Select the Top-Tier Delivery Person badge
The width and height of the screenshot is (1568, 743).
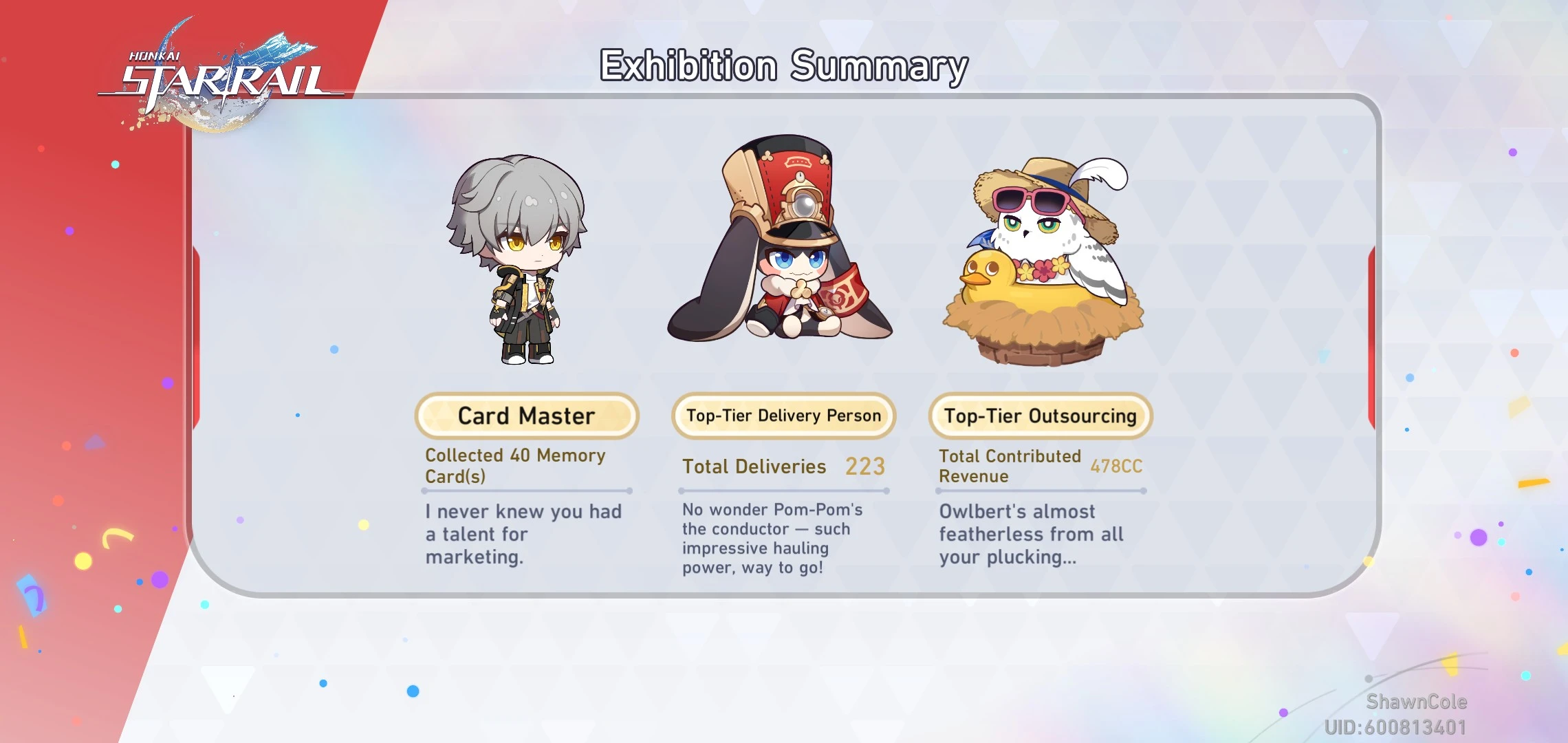(783, 415)
